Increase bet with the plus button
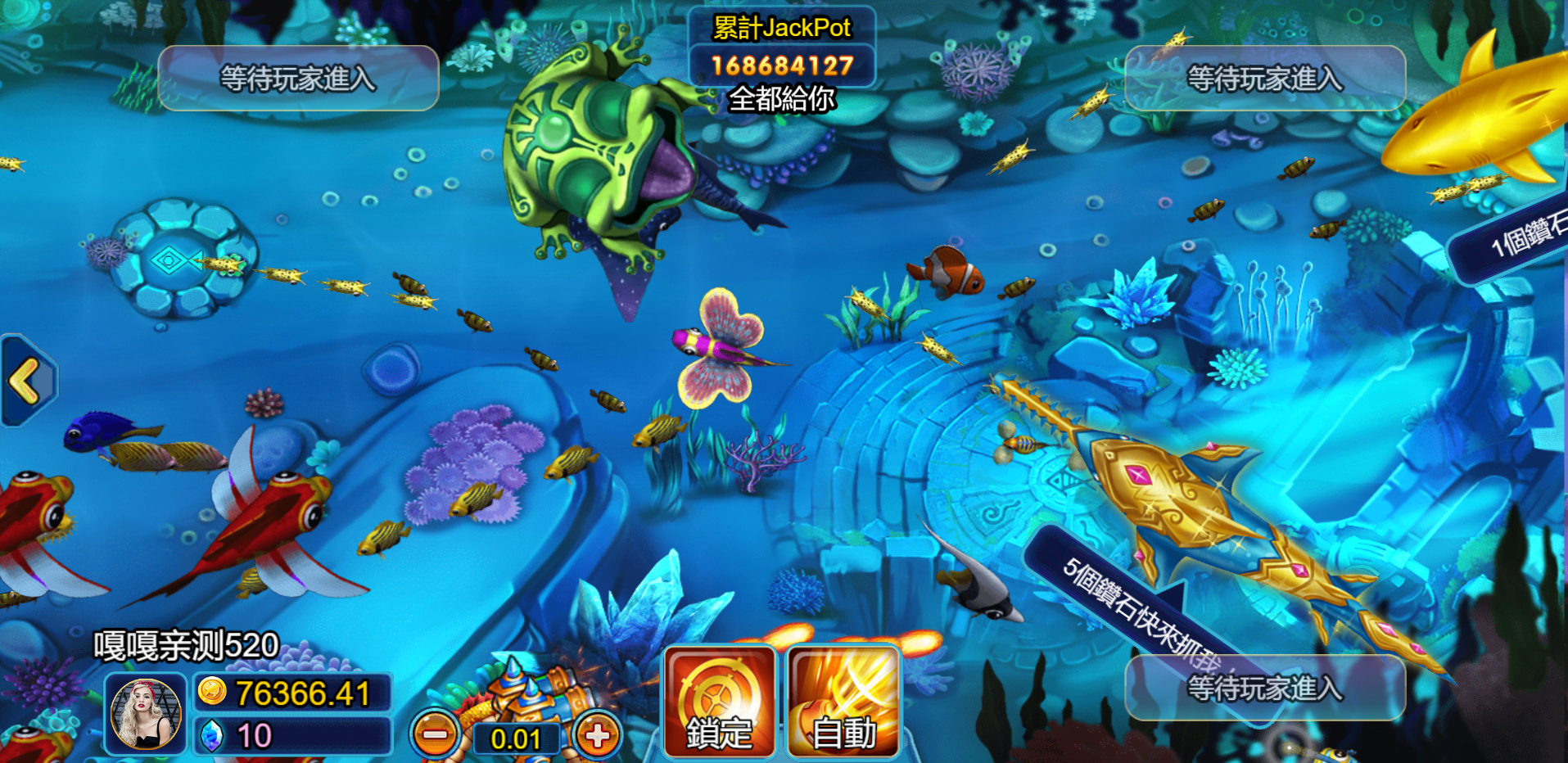This screenshot has height=763, width=1568. pyautogui.click(x=598, y=735)
